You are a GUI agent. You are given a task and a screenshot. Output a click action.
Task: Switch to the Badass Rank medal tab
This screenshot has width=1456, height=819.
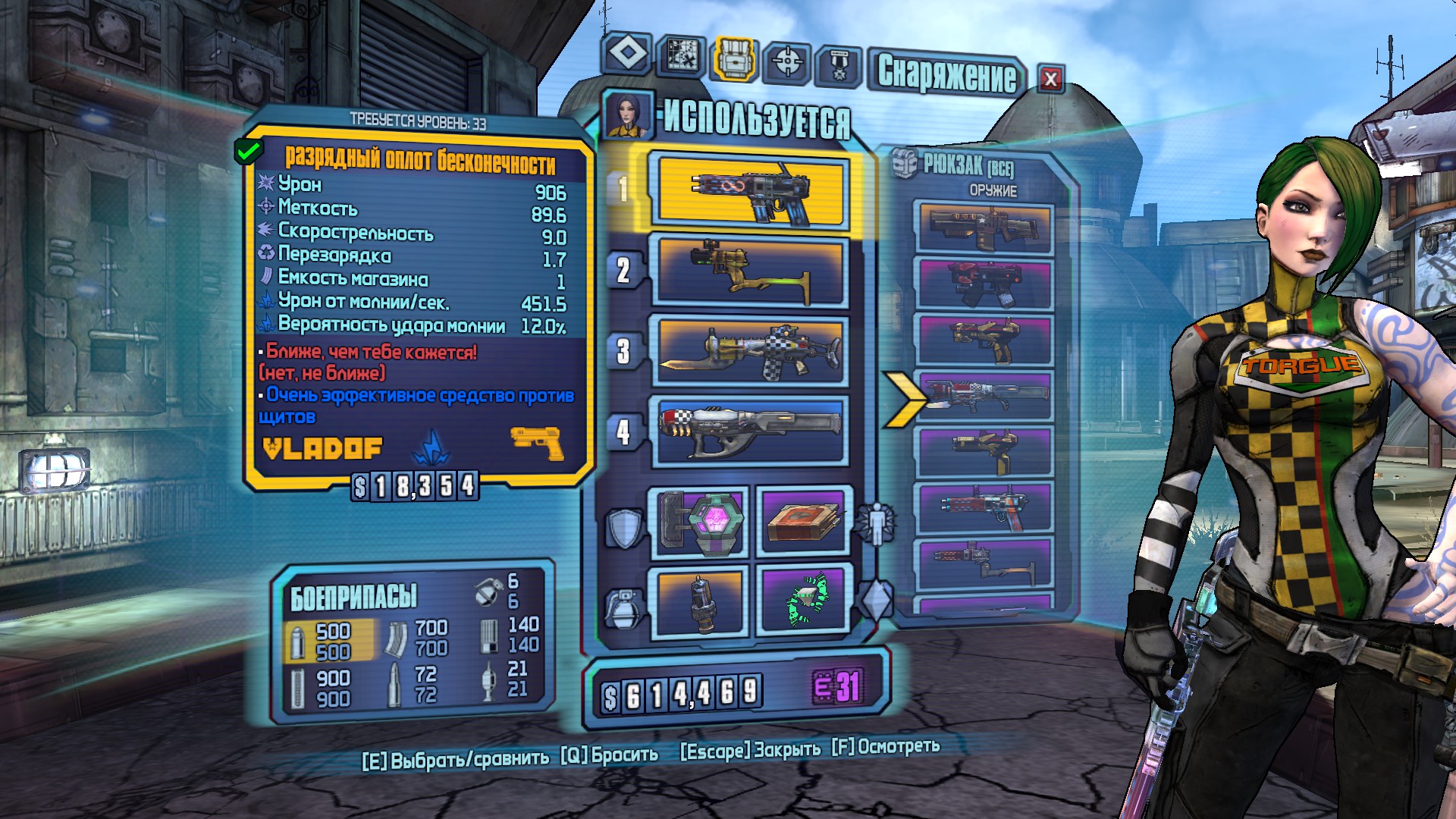(x=838, y=67)
